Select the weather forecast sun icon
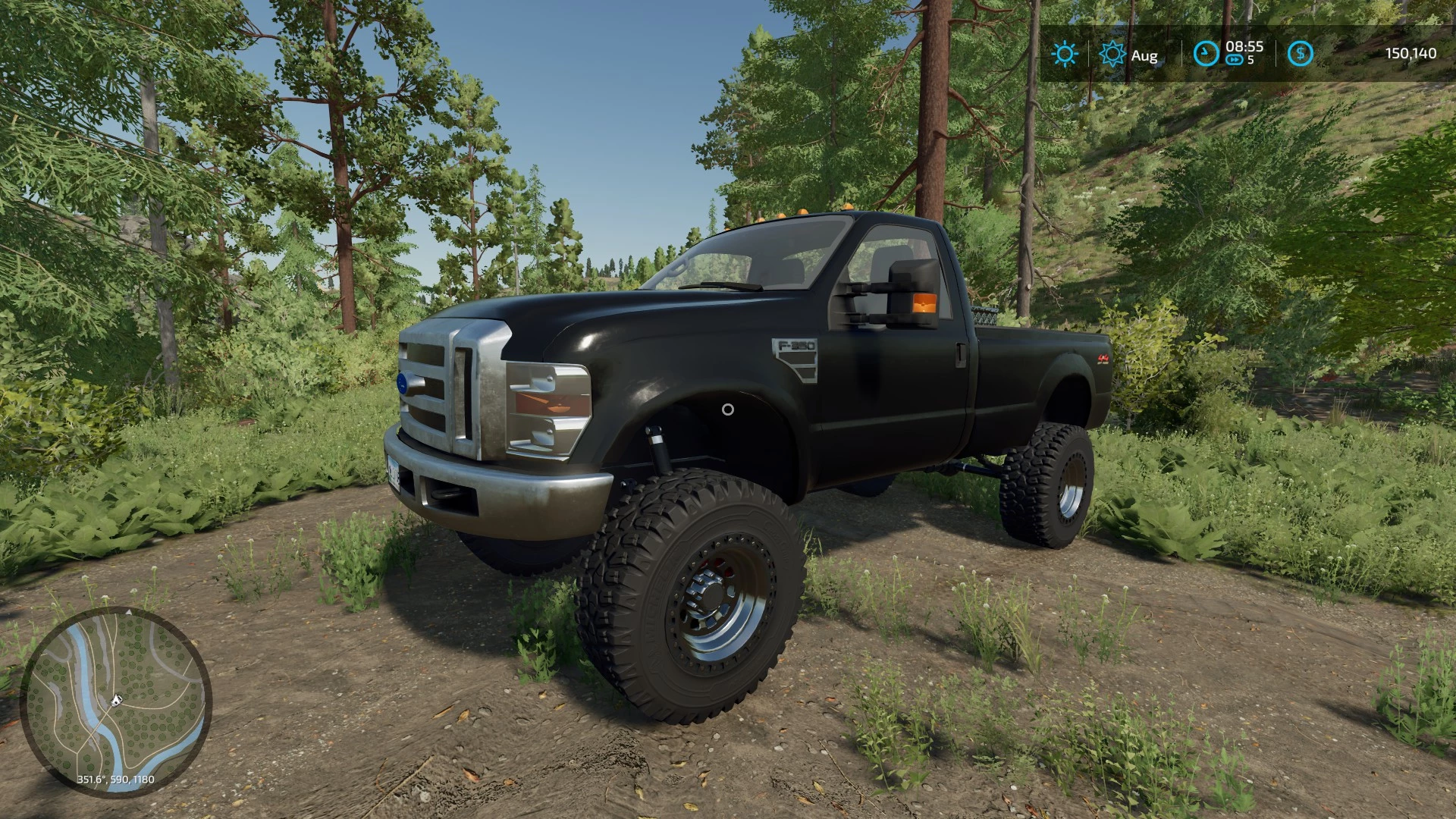The width and height of the screenshot is (1456, 819). [x=1112, y=55]
